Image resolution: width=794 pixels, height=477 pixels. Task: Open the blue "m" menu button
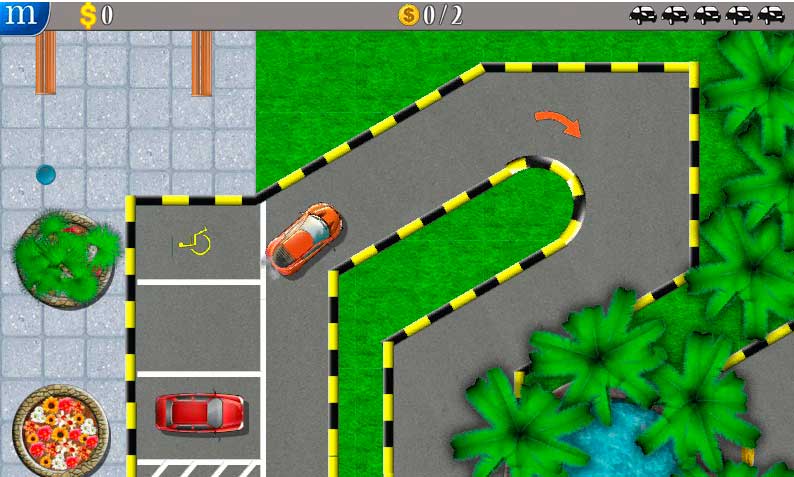(22, 15)
